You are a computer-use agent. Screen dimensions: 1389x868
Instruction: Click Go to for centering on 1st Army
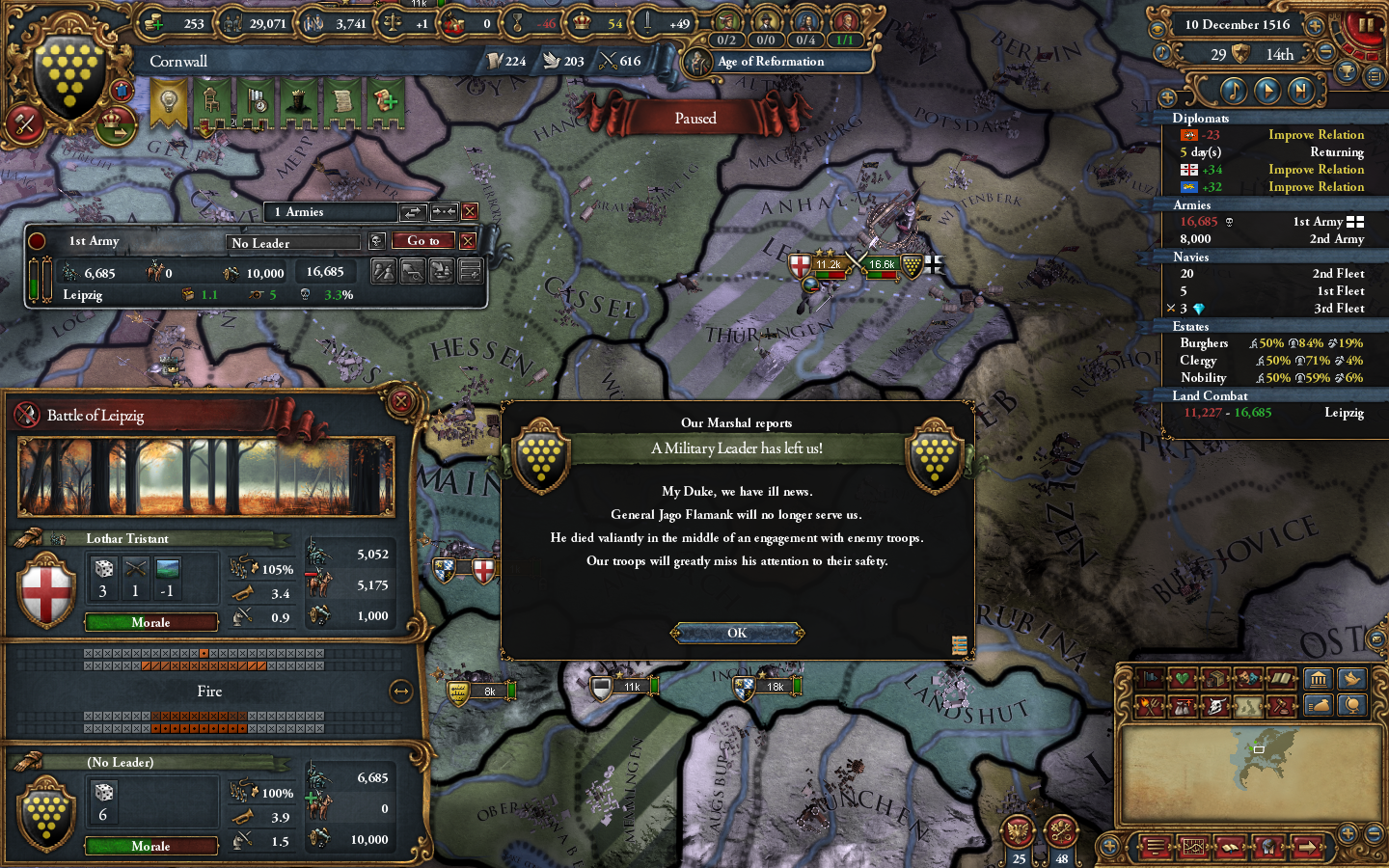tap(422, 240)
